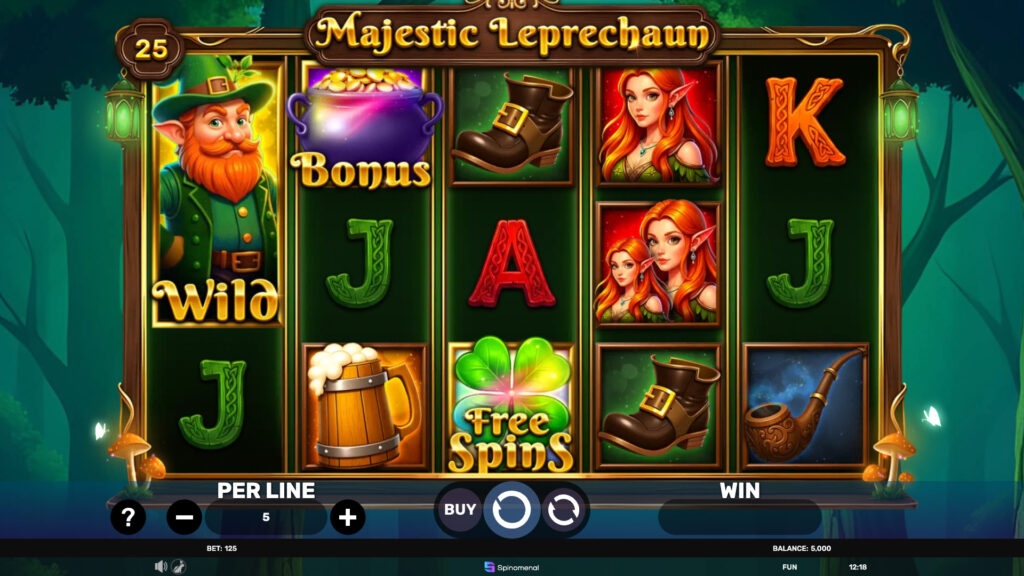
Task: Increase the per line bet with plus
Action: click(x=347, y=517)
